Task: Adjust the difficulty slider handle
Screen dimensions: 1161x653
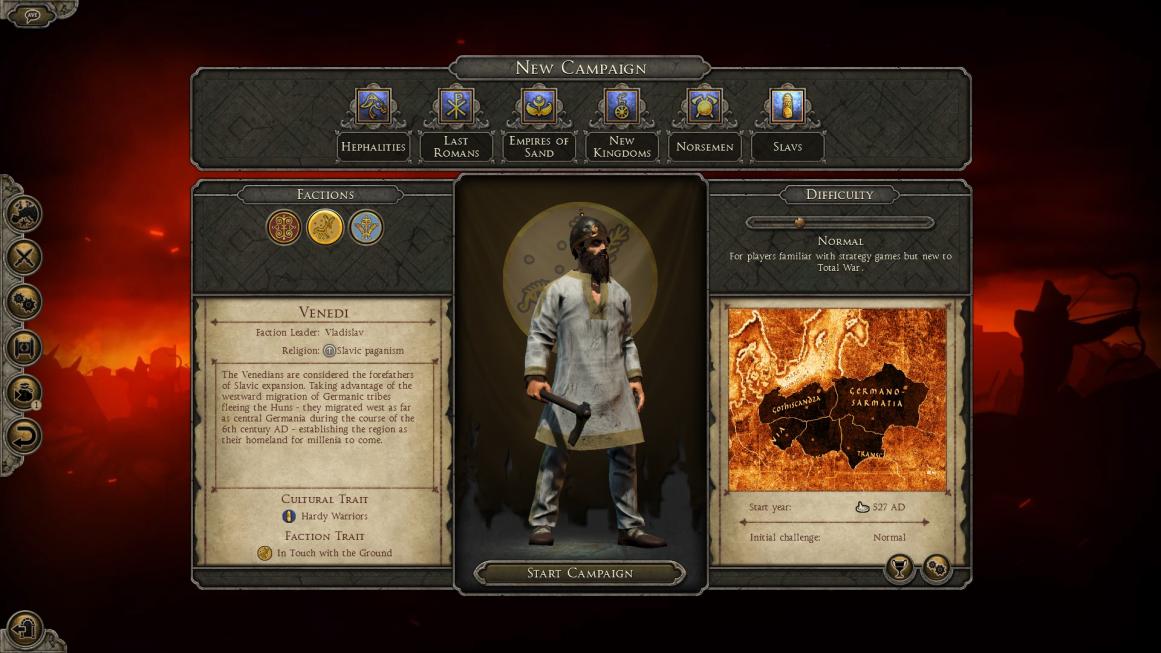Action: [x=799, y=223]
